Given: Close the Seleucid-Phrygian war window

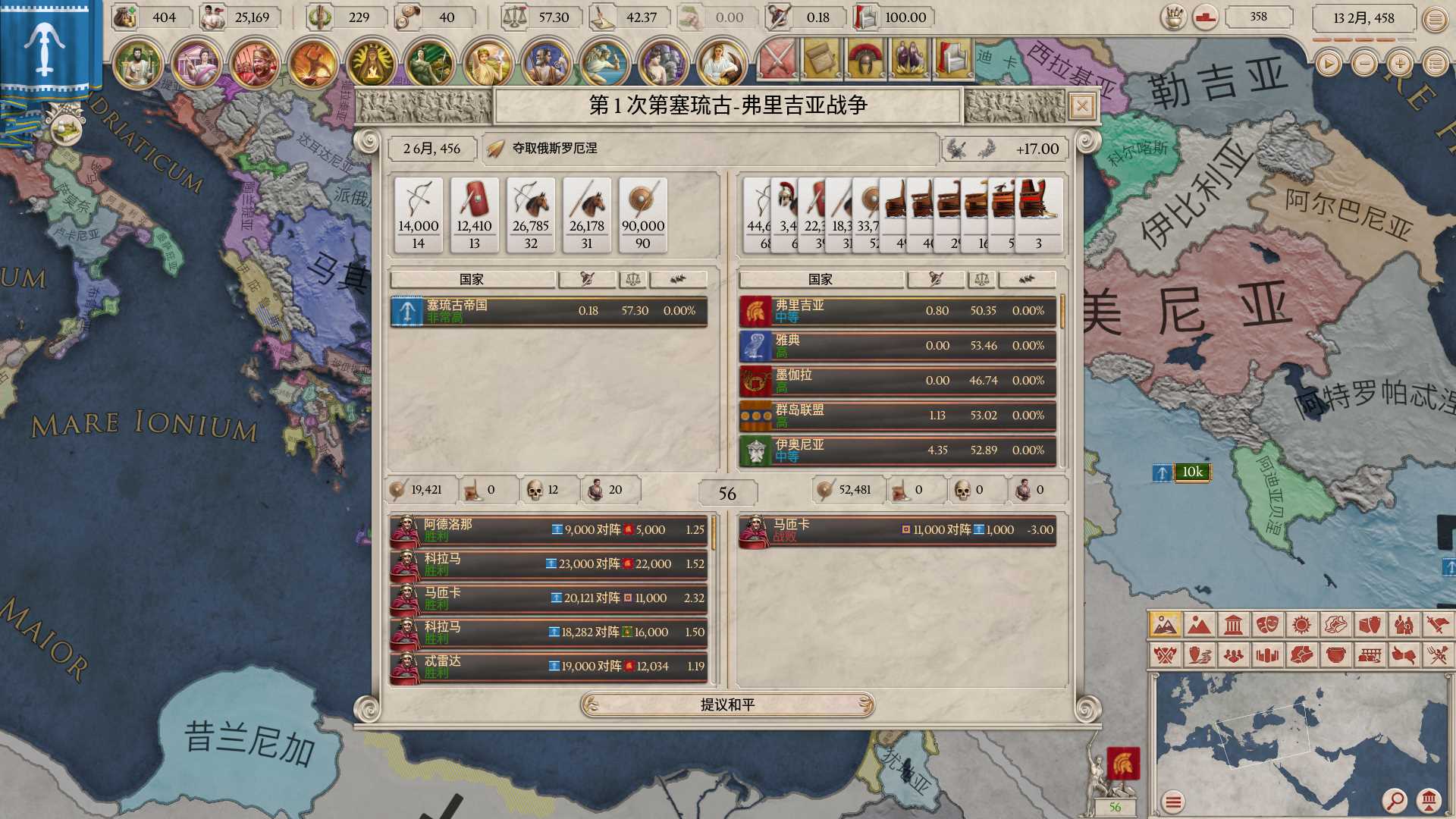Looking at the screenshot, I should click(x=1082, y=107).
